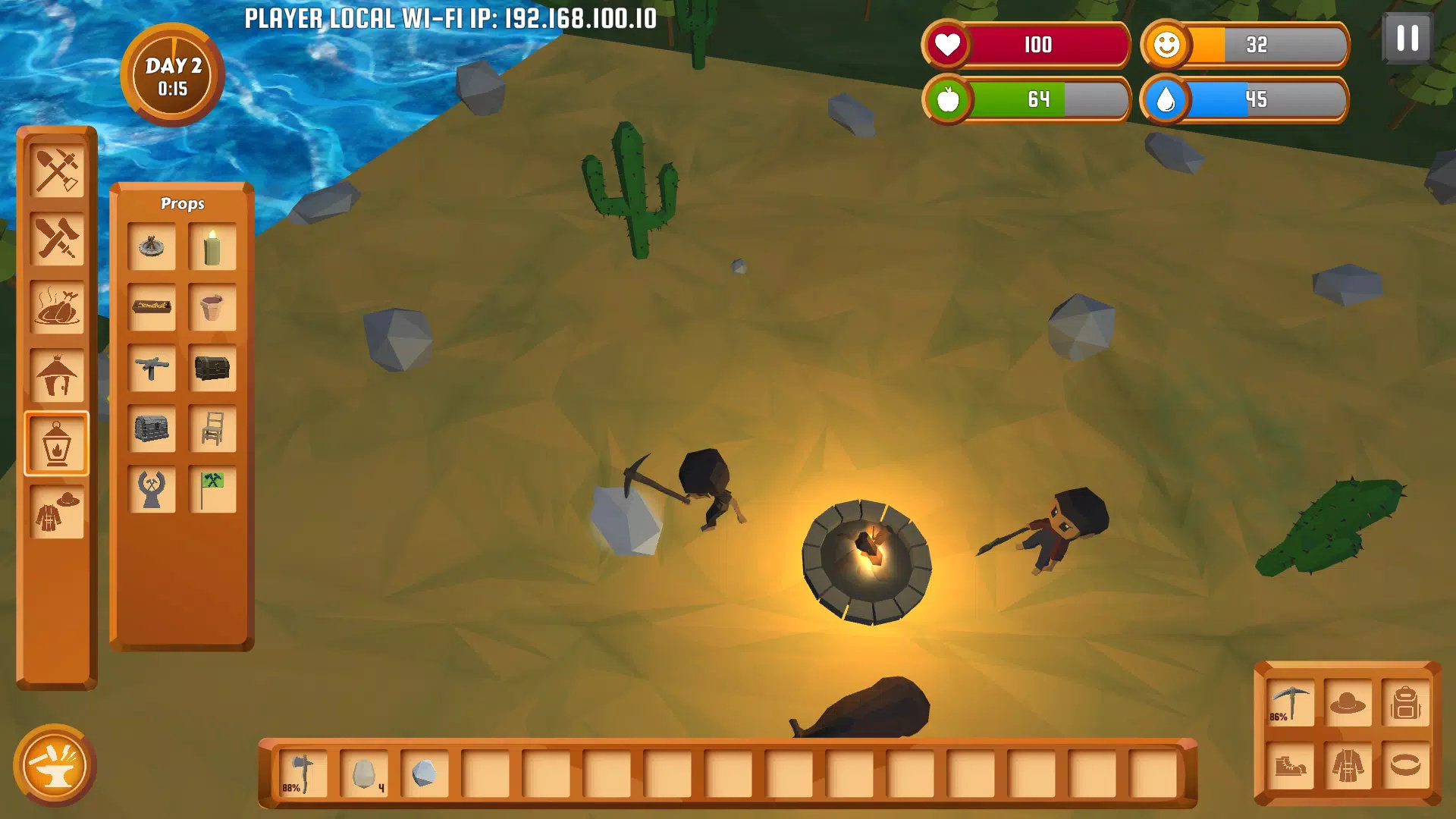This screenshot has height=819, width=1456.
Task: Select the wooden chair prop
Action: pos(212,429)
